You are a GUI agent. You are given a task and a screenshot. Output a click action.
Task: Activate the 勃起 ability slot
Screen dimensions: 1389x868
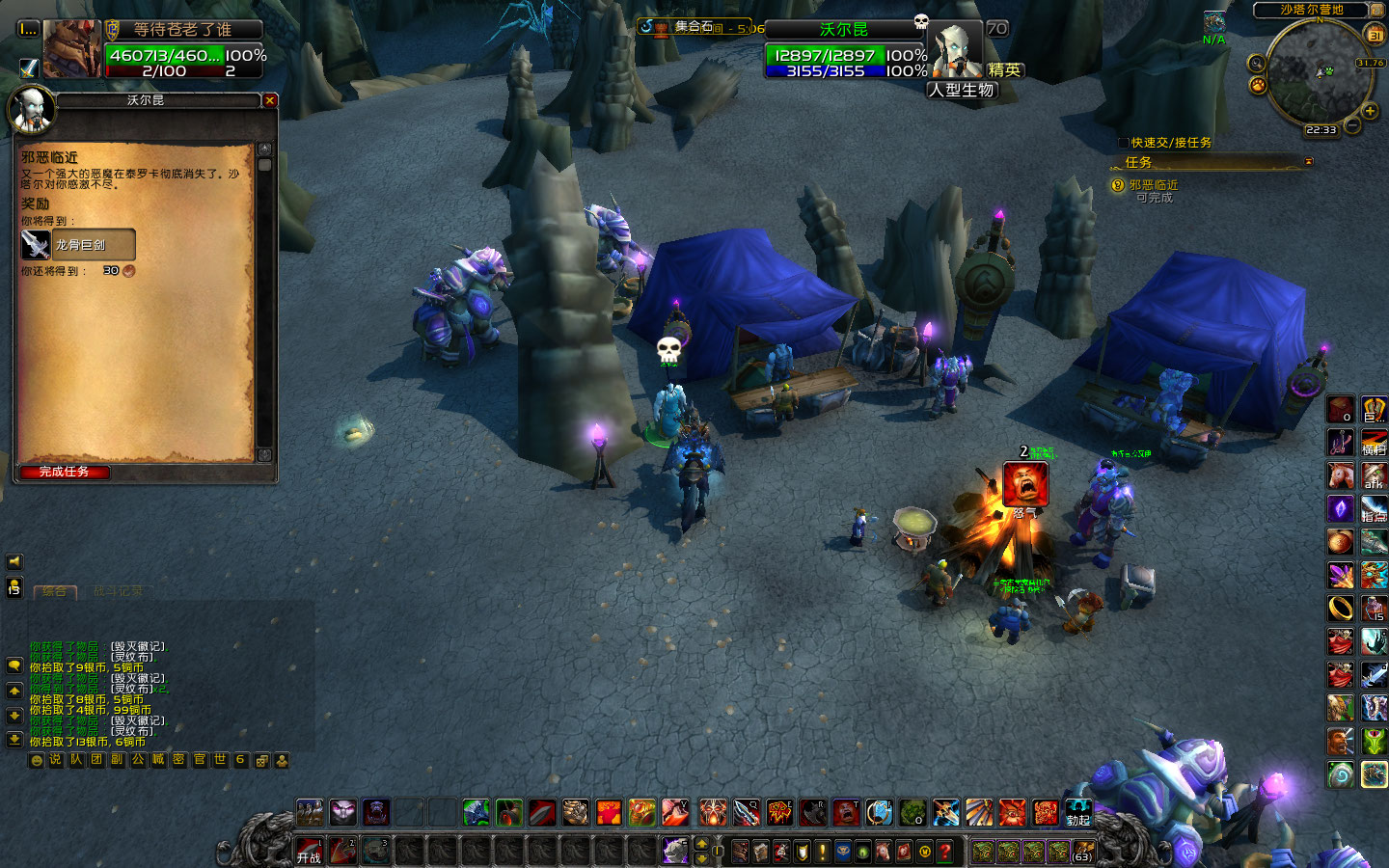click(1077, 813)
